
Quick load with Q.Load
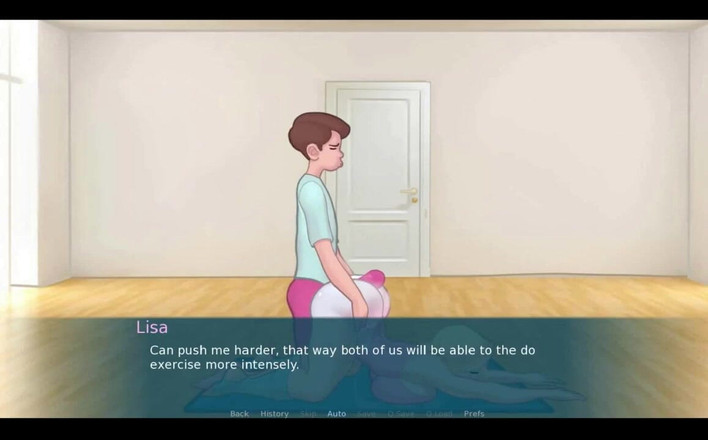[439, 413]
